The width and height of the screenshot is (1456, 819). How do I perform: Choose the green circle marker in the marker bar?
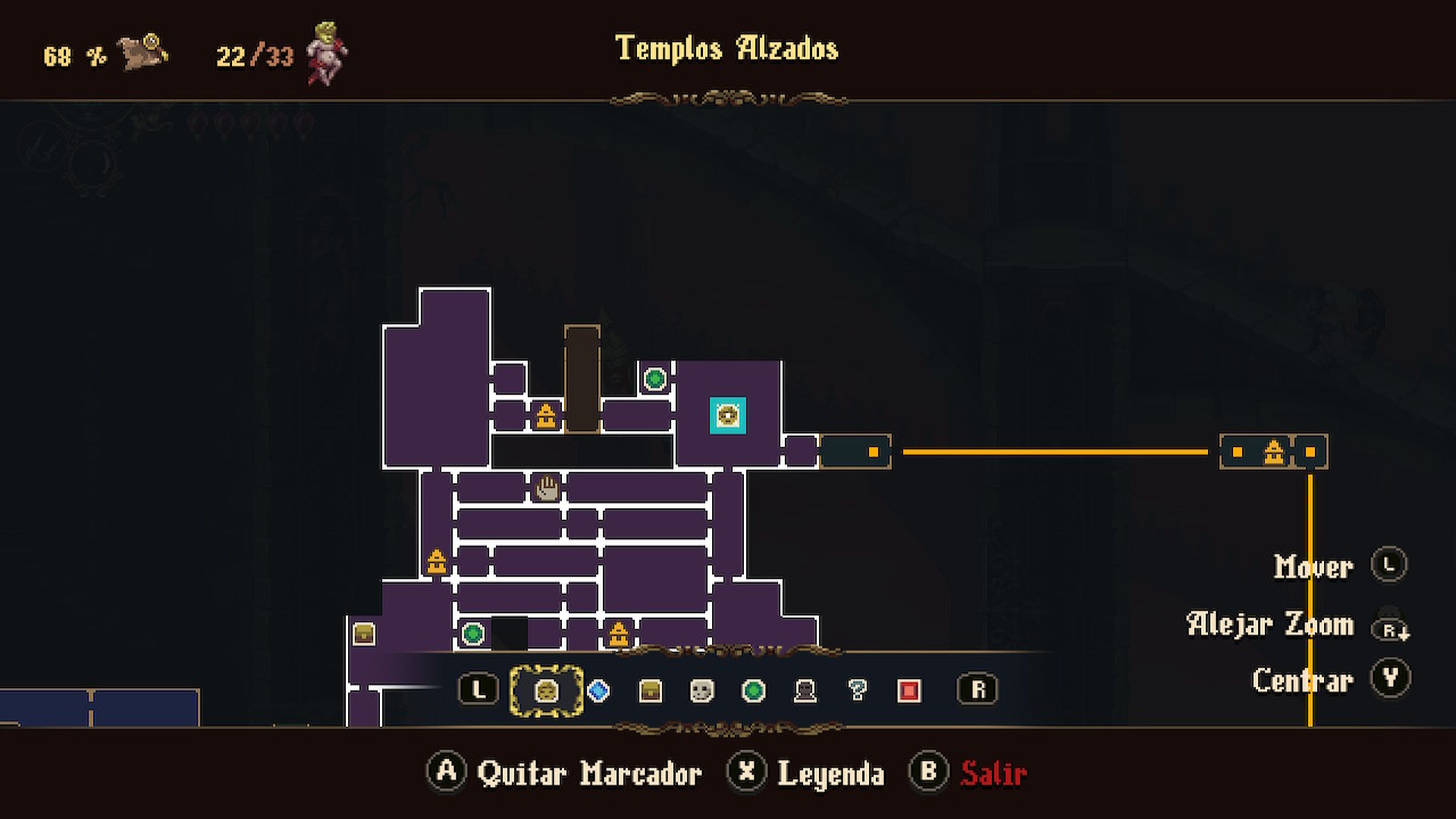point(753,690)
